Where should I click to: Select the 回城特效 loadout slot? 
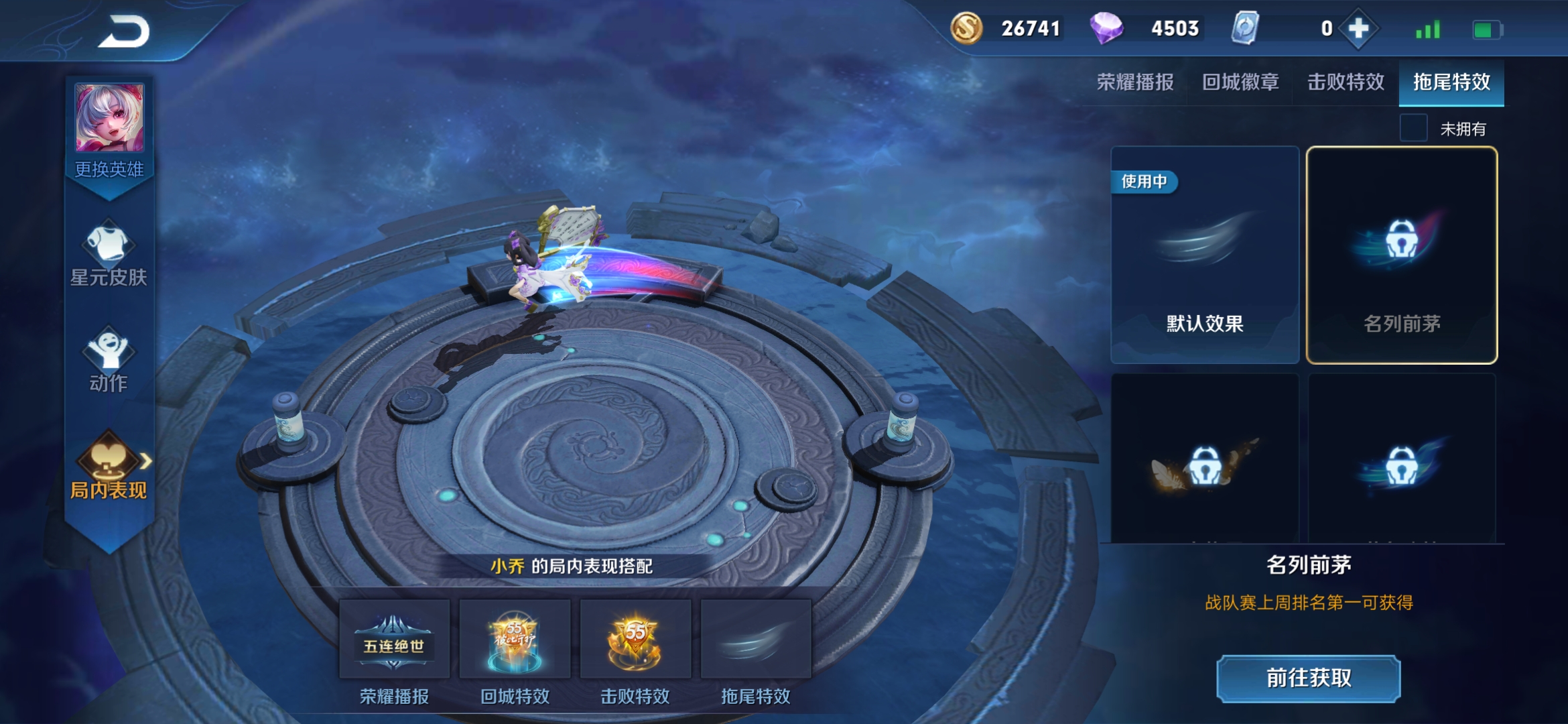pos(515,640)
